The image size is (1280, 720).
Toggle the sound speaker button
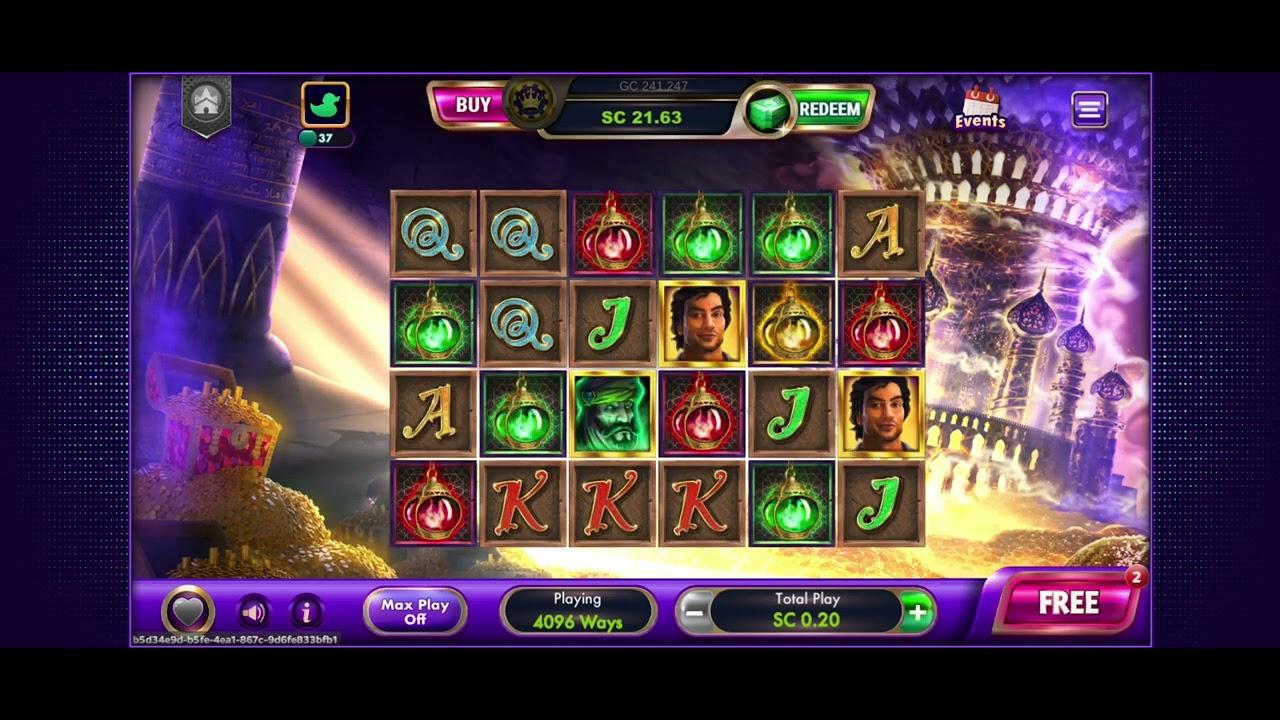click(254, 611)
